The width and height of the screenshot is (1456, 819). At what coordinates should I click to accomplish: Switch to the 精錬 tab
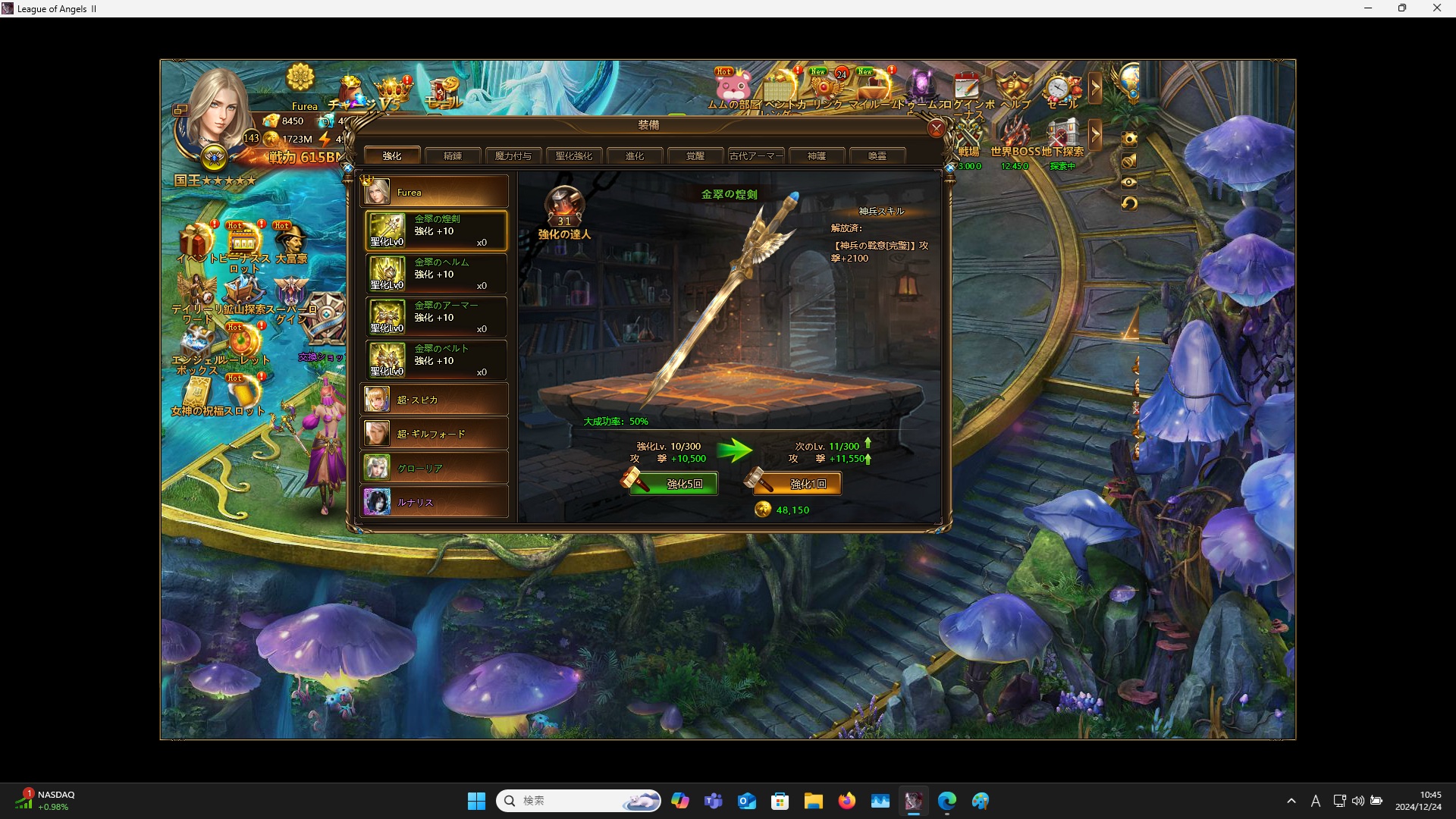coord(453,155)
